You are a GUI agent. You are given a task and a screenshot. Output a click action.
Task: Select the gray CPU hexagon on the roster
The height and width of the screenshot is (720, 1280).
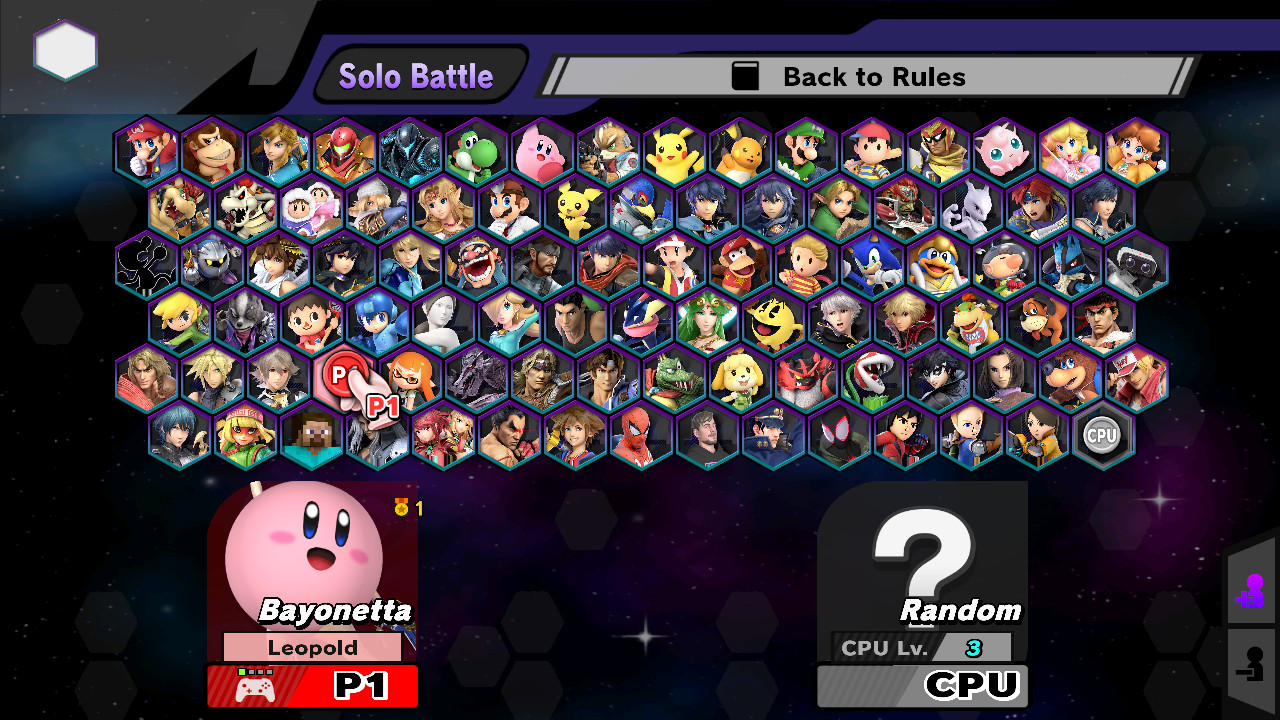tap(1103, 435)
